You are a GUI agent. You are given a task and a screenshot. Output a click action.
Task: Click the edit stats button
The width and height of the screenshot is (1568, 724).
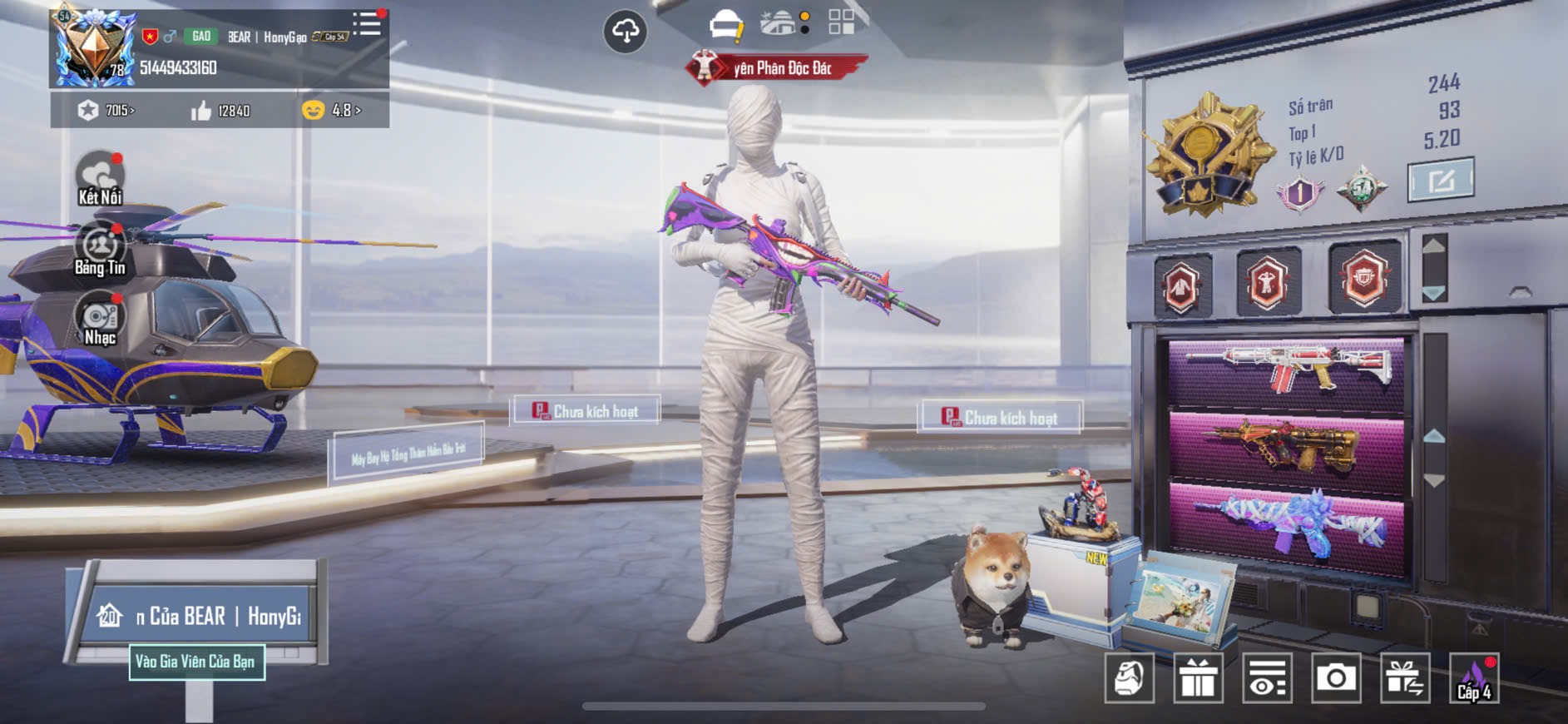pos(1441,180)
